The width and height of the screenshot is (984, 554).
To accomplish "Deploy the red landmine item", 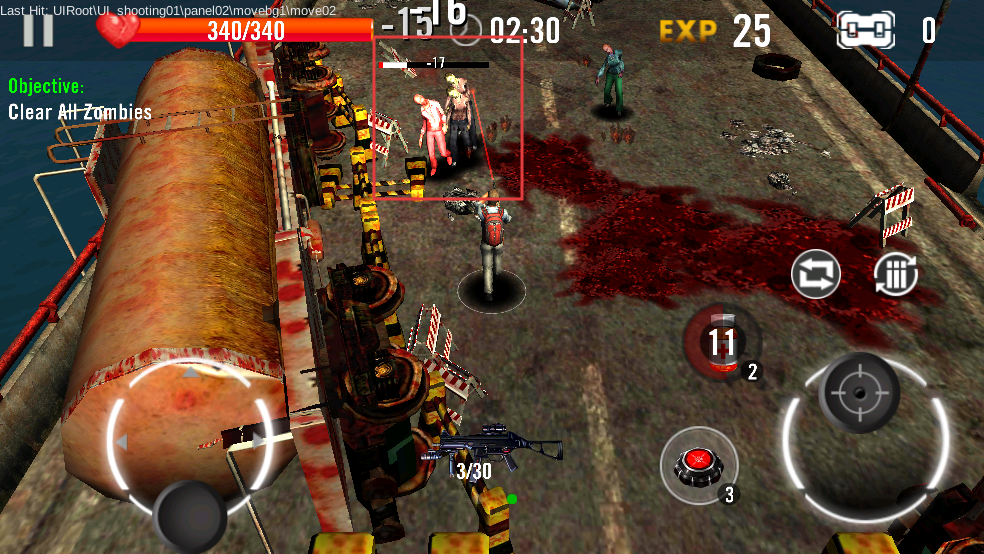I will (698, 464).
